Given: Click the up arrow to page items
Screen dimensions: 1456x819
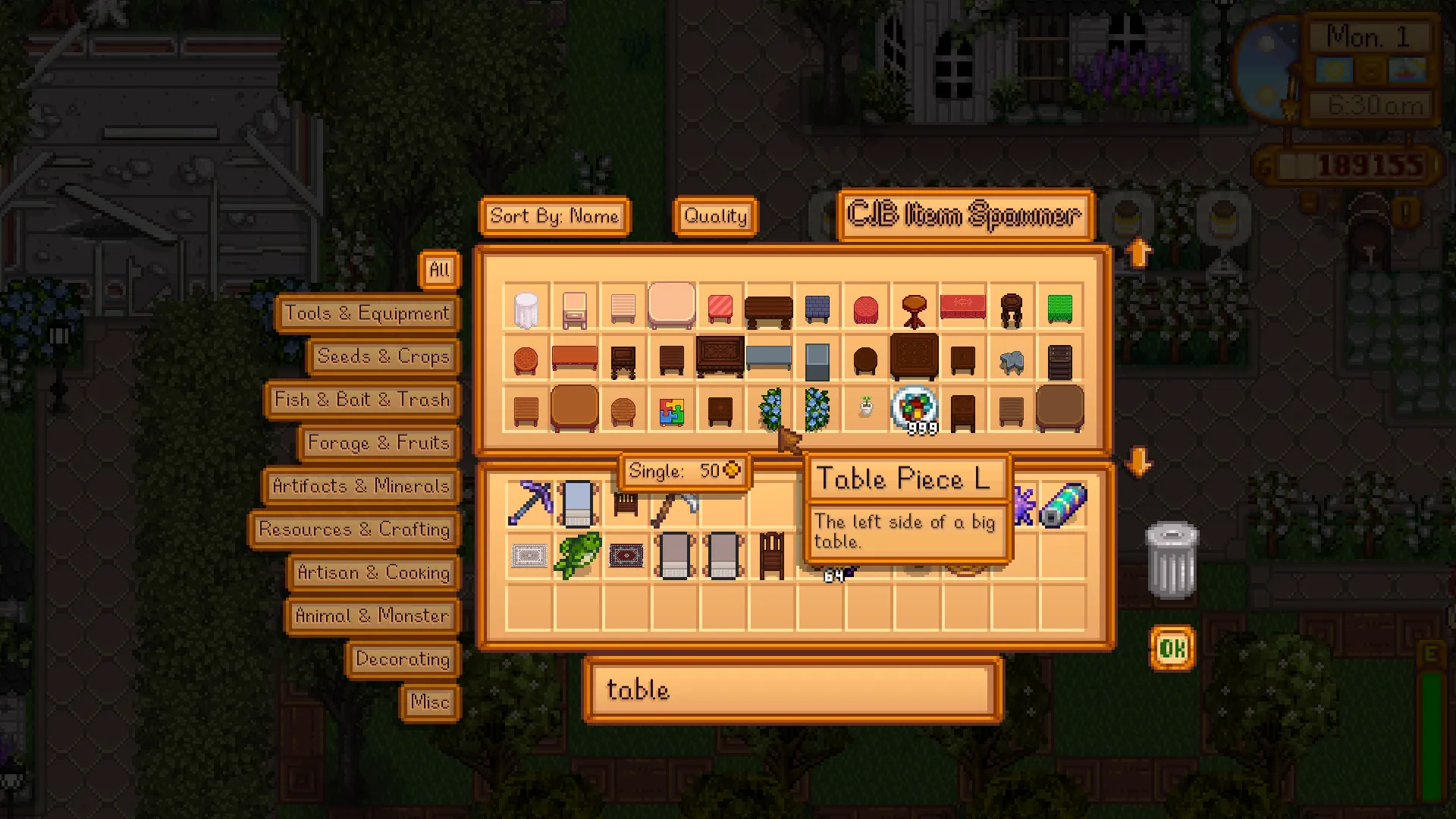Looking at the screenshot, I should pos(1138,253).
